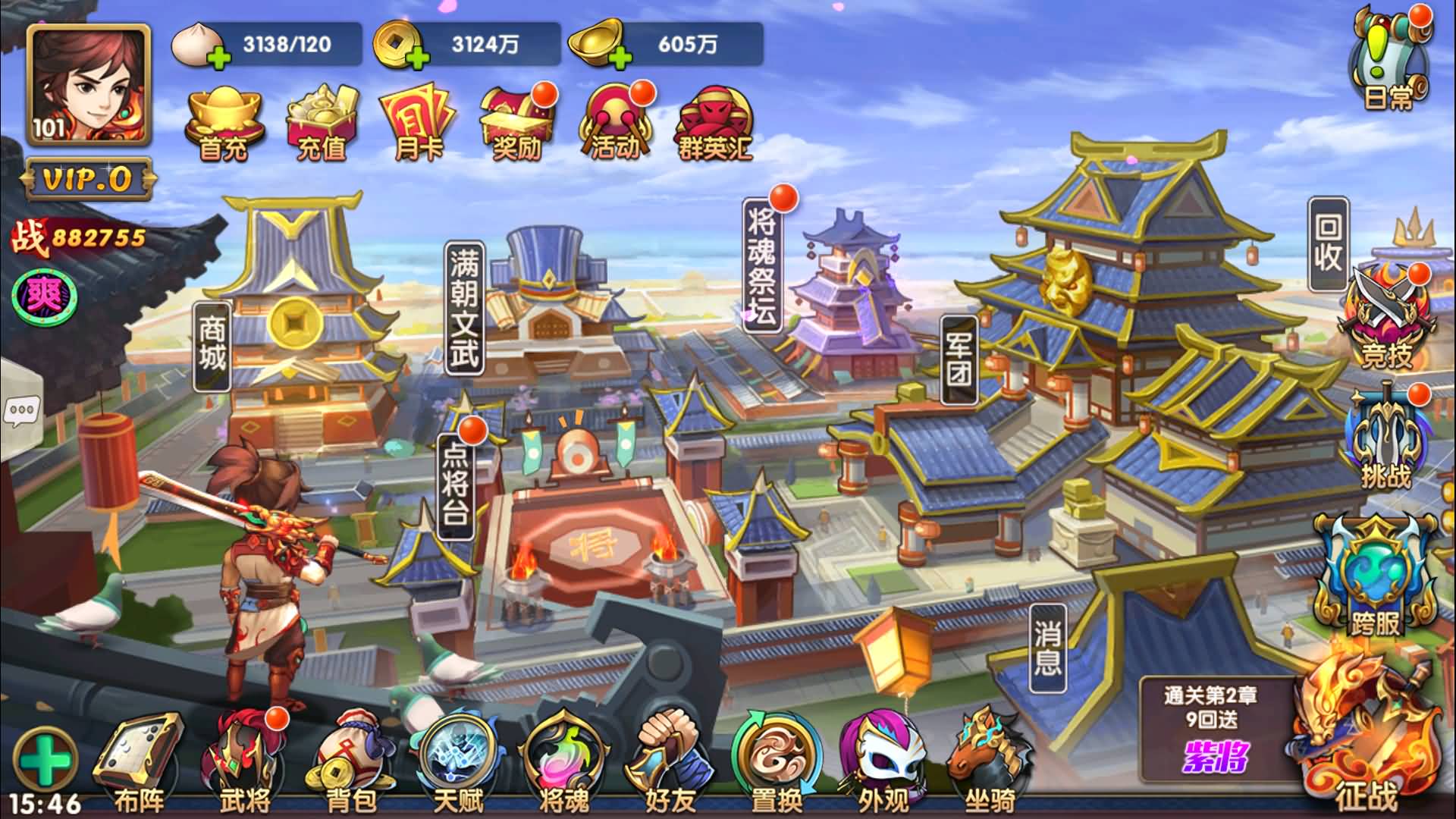This screenshot has width=1456, height=819.
Task: Expand the chat speech bubble tab
Action: 20,412
